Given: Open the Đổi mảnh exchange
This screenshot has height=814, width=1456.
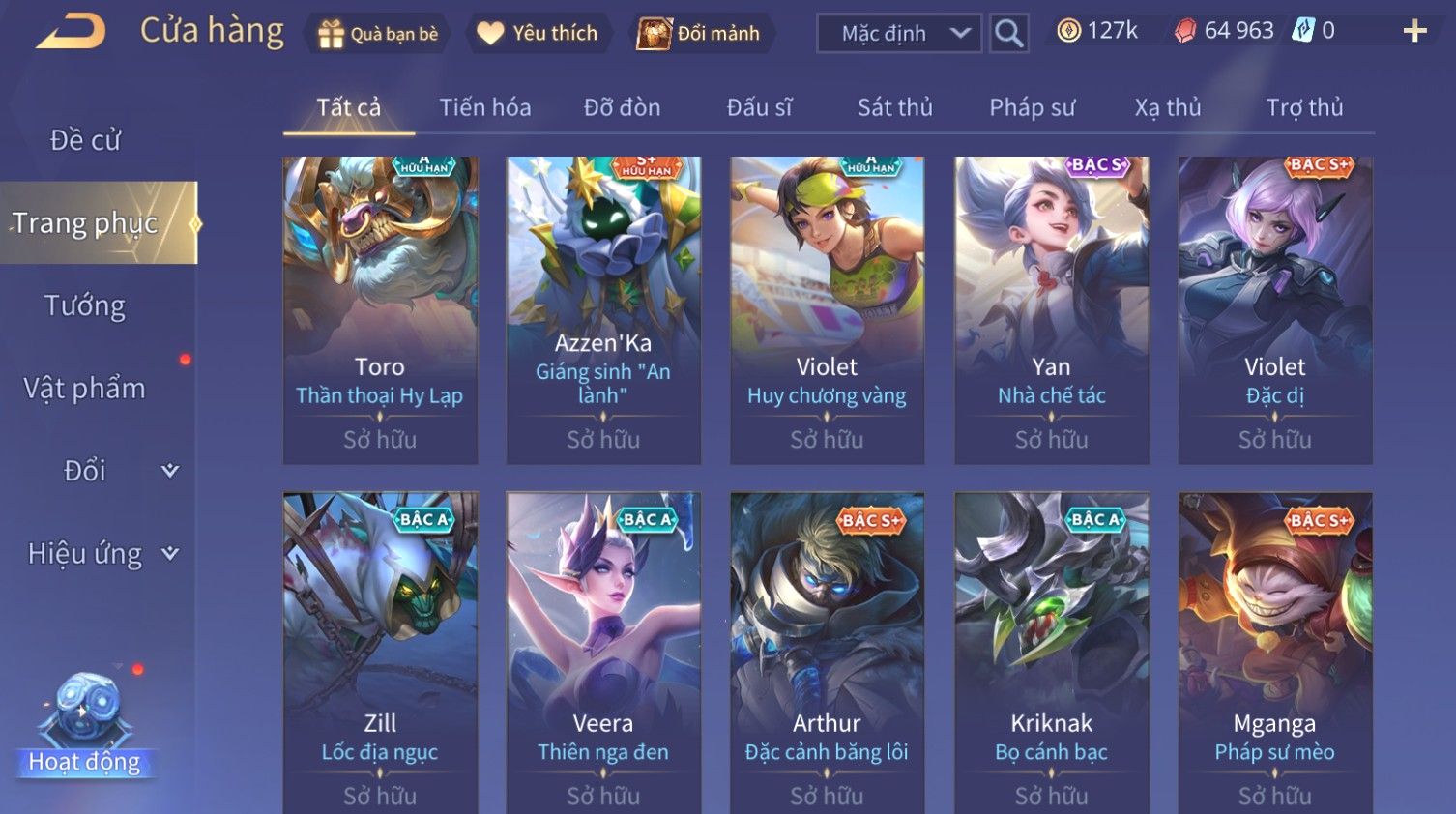Looking at the screenshot, I should coord(699,34).
